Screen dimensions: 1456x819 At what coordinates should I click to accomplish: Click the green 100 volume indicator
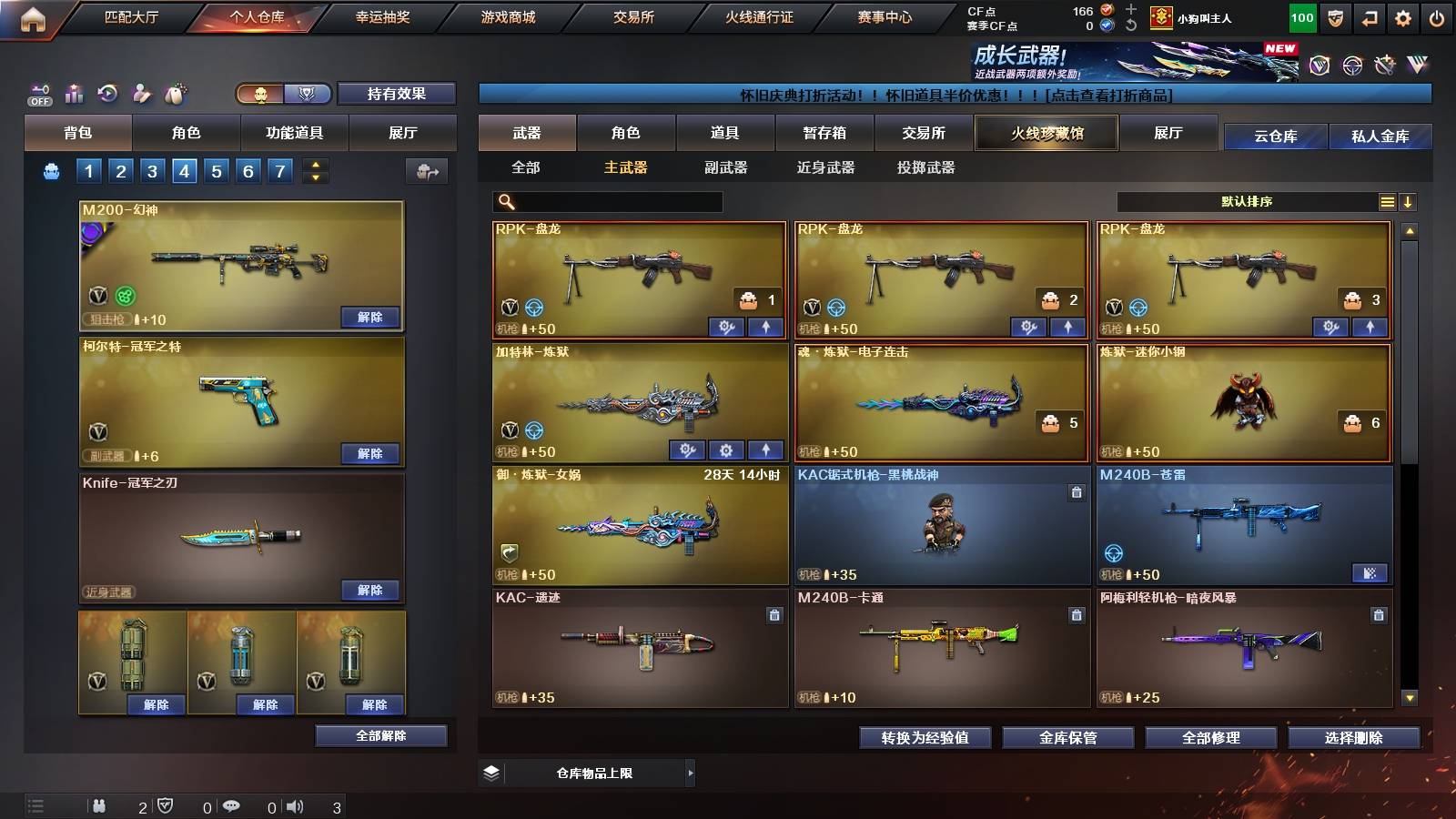(x=1302, y=15)
